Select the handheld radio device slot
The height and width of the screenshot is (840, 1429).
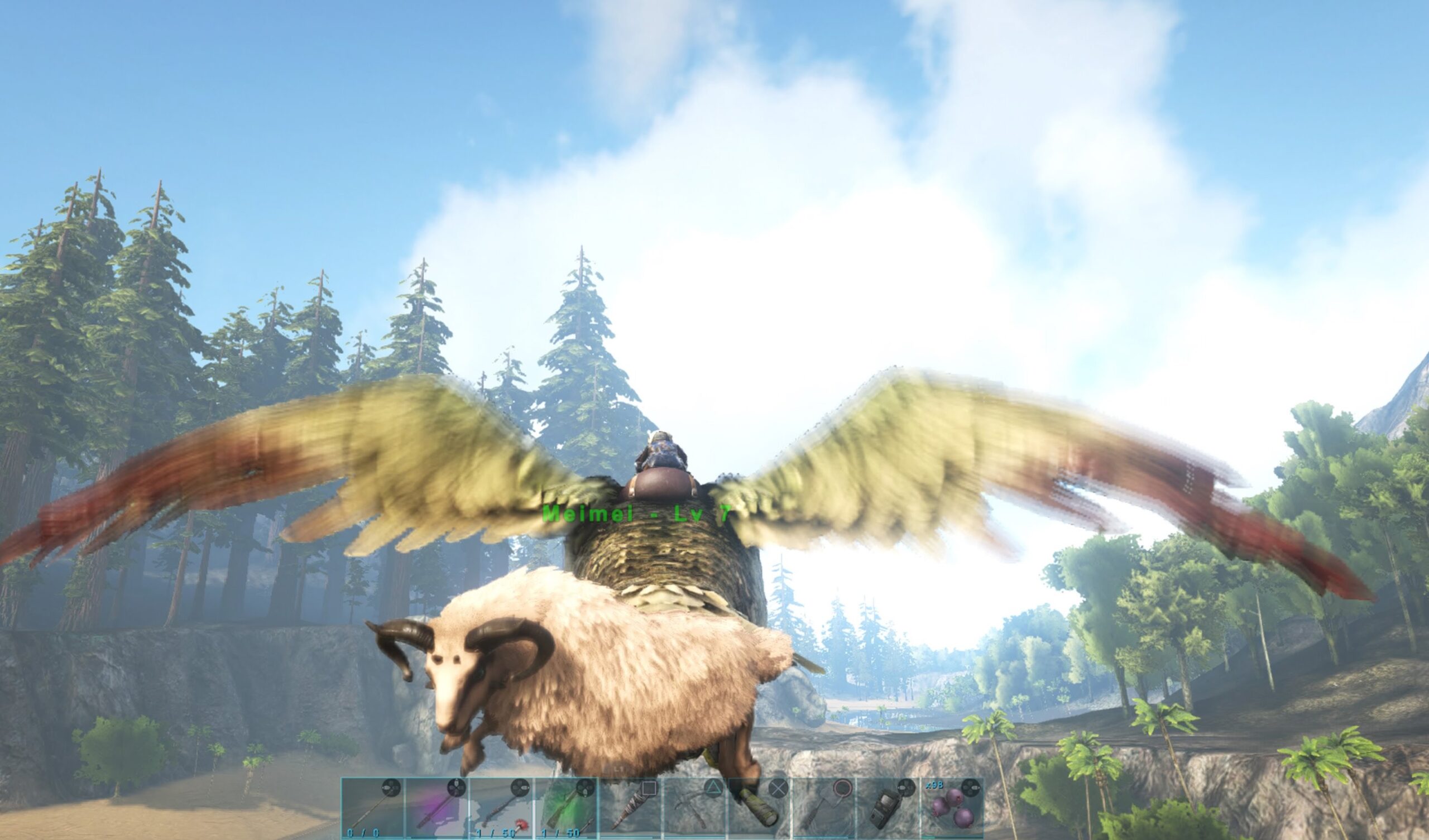coord(889,808)
